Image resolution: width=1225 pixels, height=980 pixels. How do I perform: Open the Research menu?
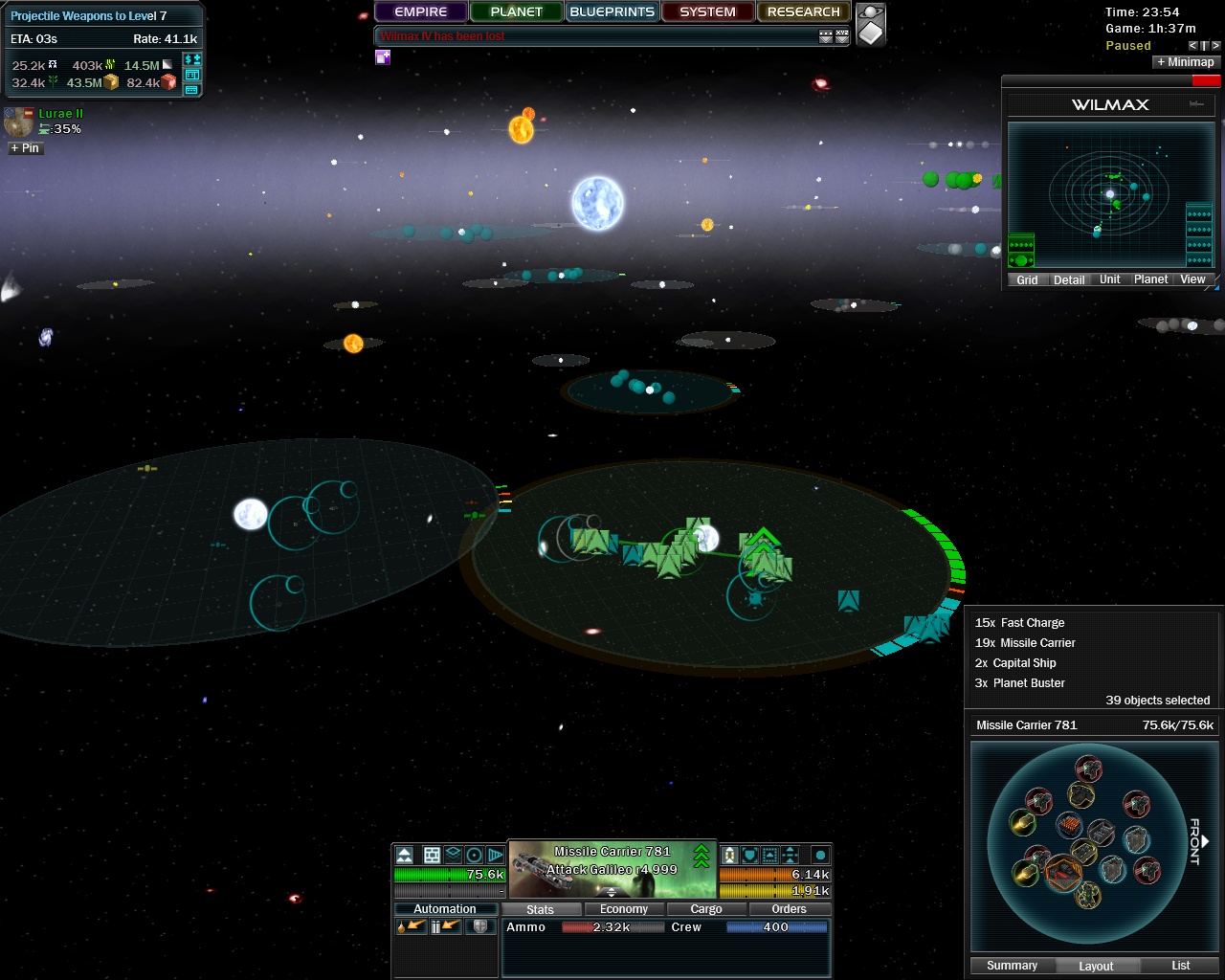pos(803,12)
